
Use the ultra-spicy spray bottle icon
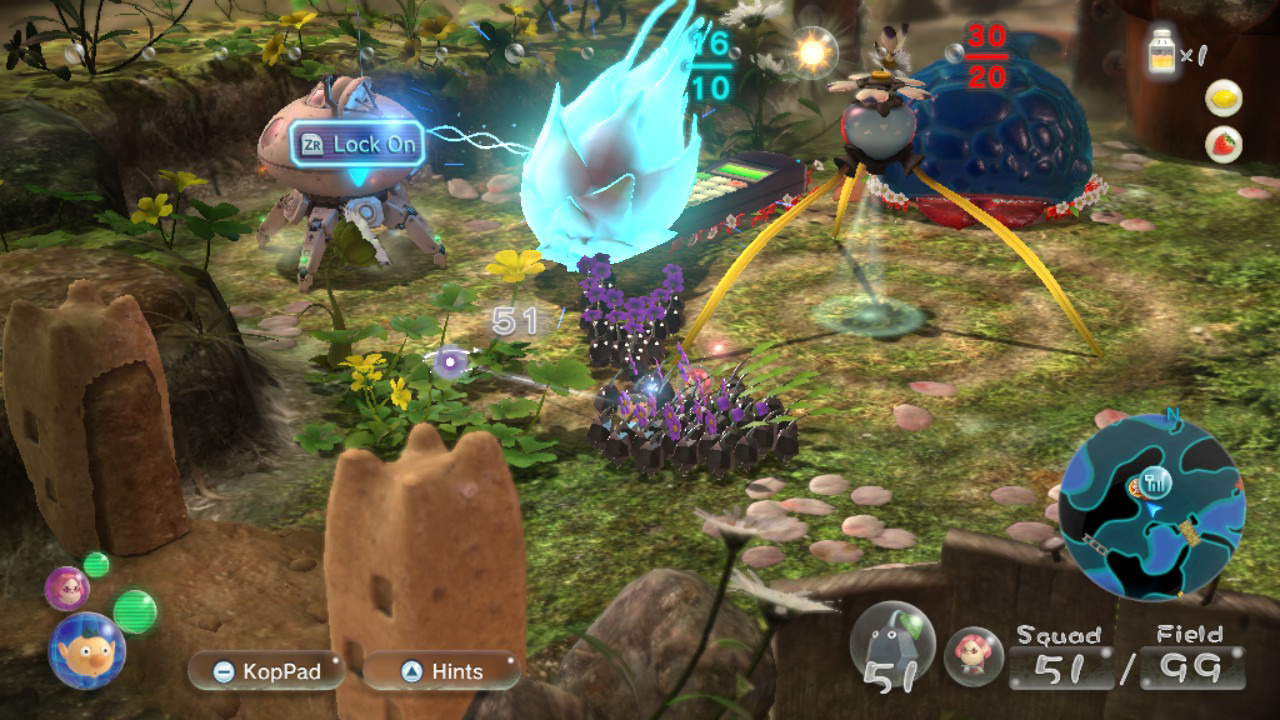[x=1162, y=50]
